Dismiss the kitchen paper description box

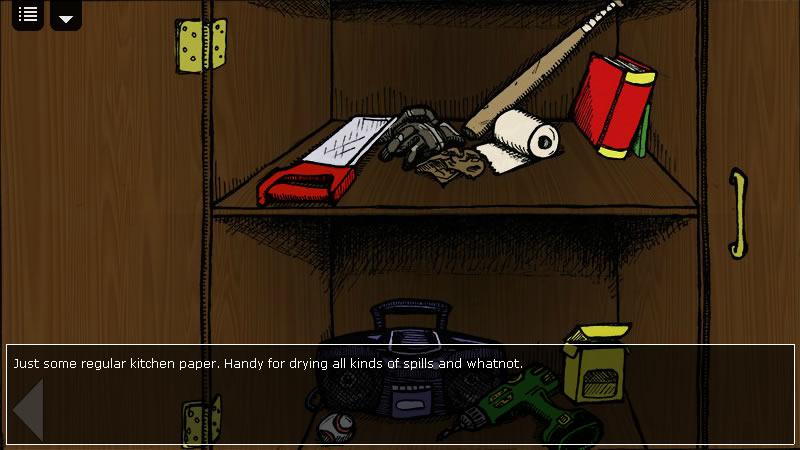click(x=400, y=394)
